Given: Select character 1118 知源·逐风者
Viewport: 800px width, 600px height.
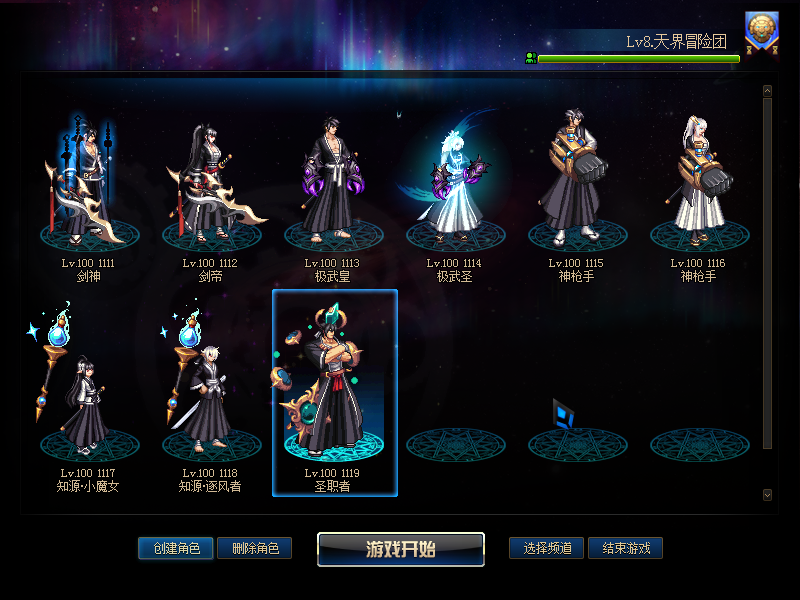Looking at the screenshot, I should point(210,395).
